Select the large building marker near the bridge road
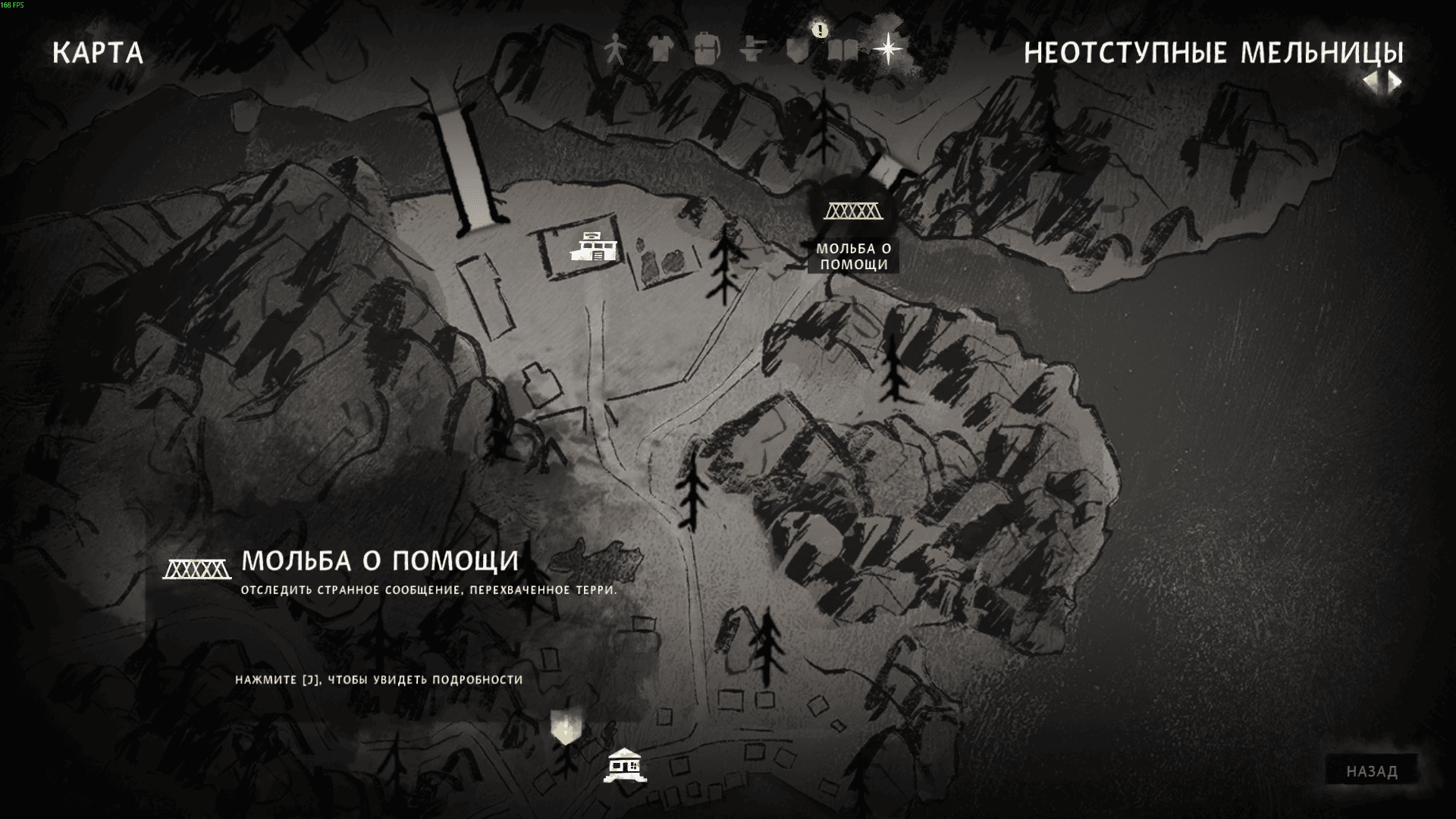 pos(593,247)
